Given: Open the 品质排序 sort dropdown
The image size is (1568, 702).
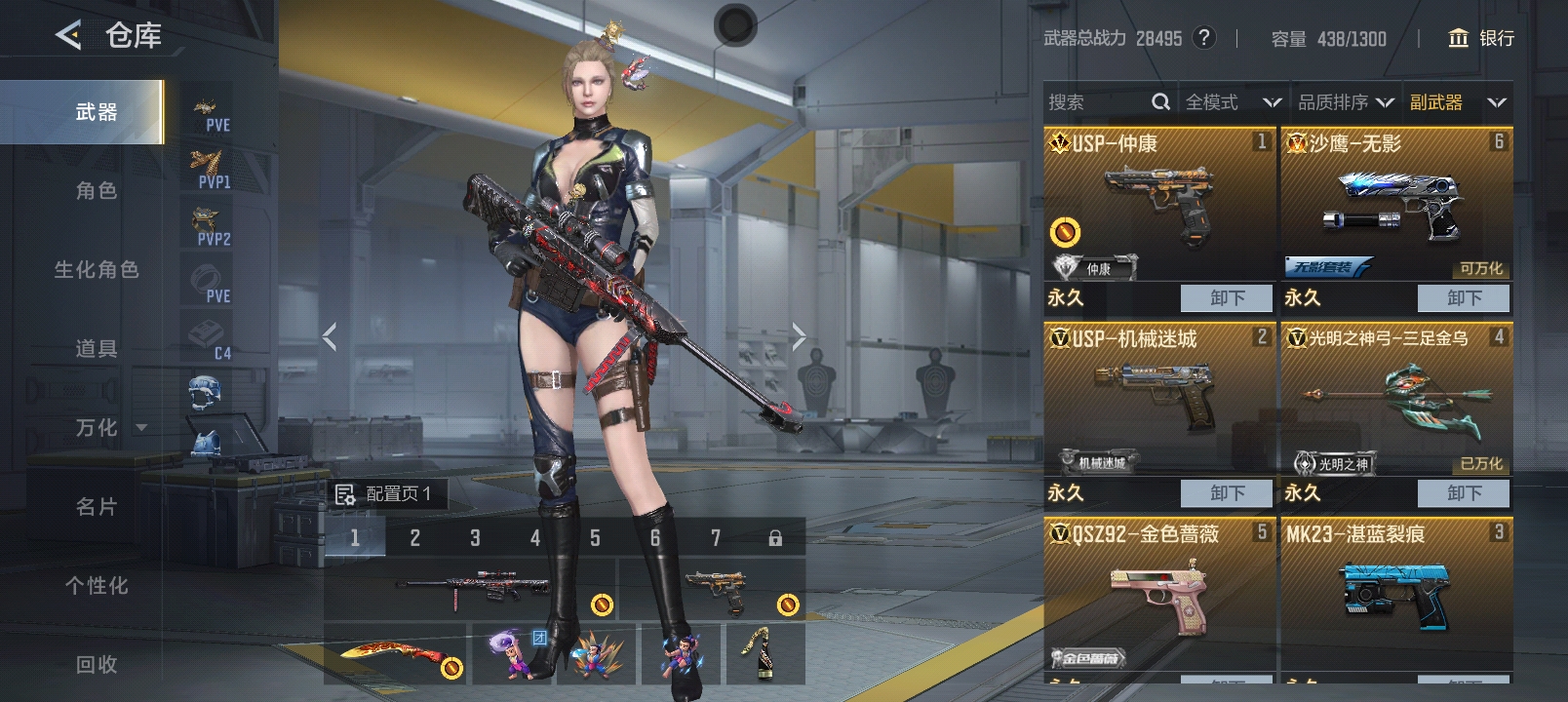Looking at the screenshot, I should click(x=1345, y=102).
